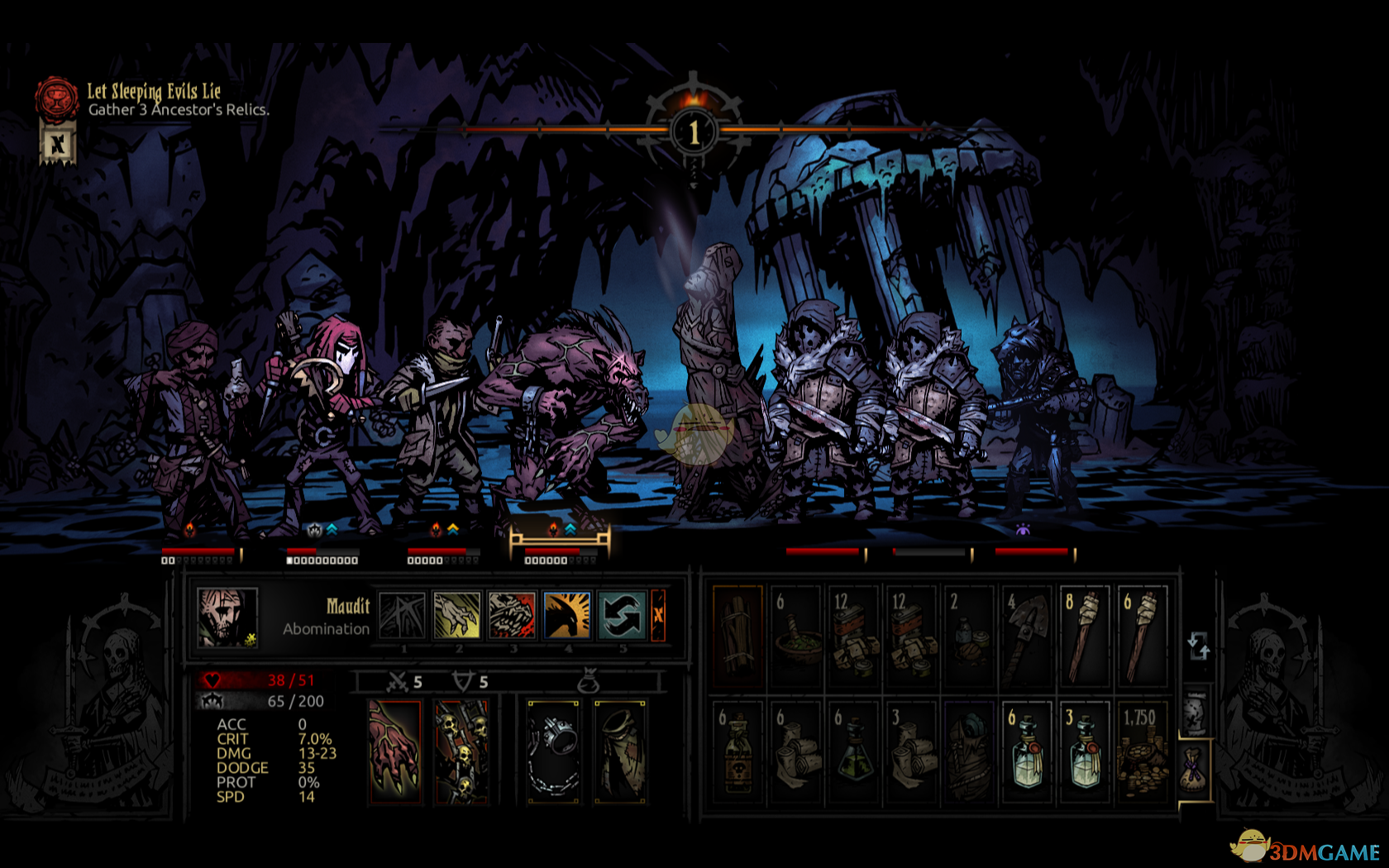Use the medicinal herbs bowl
This screenshot has height=868, width=1389.
(x=796, y=635)
